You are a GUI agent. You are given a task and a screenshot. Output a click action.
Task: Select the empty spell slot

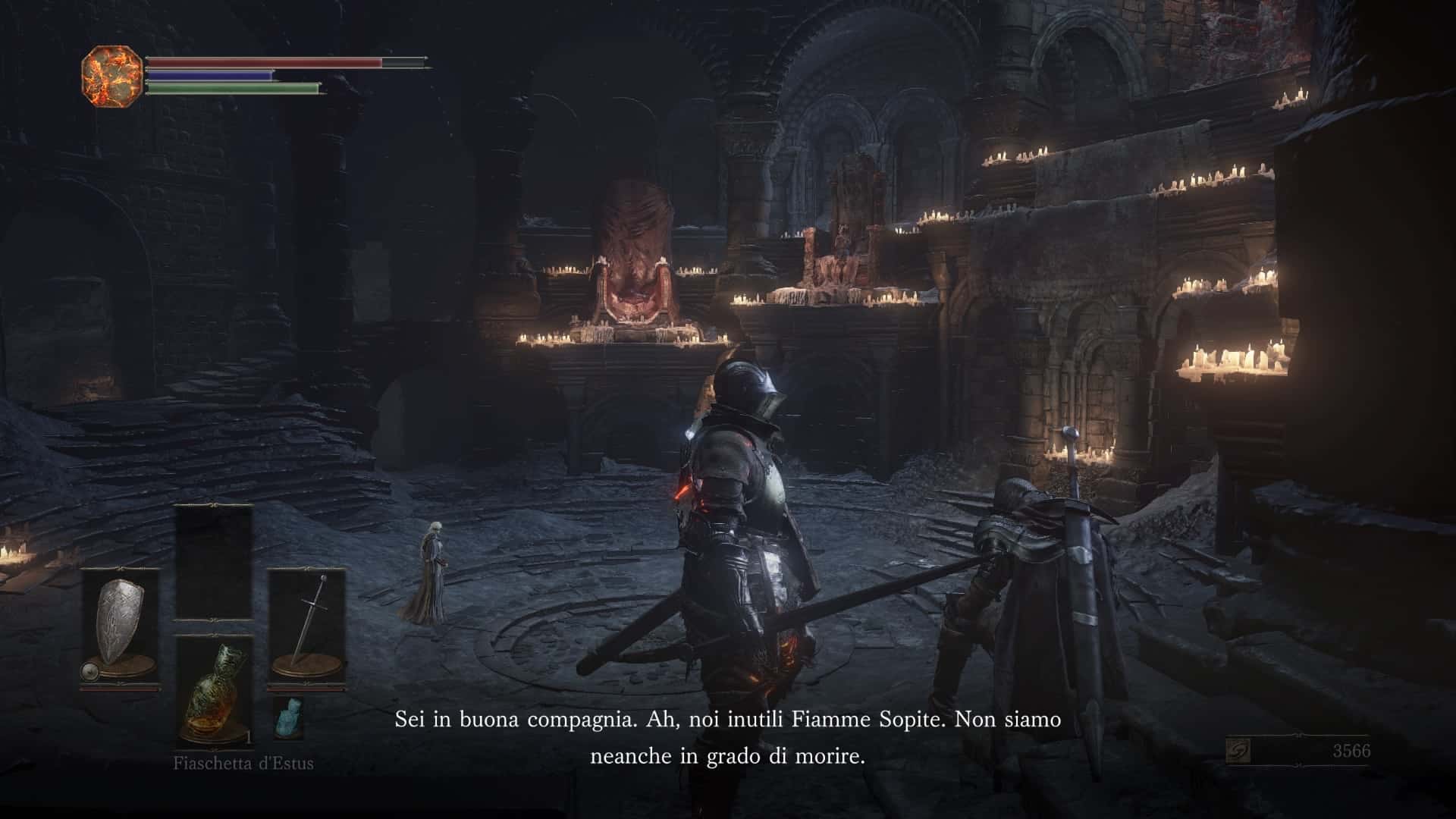[214, 563]
